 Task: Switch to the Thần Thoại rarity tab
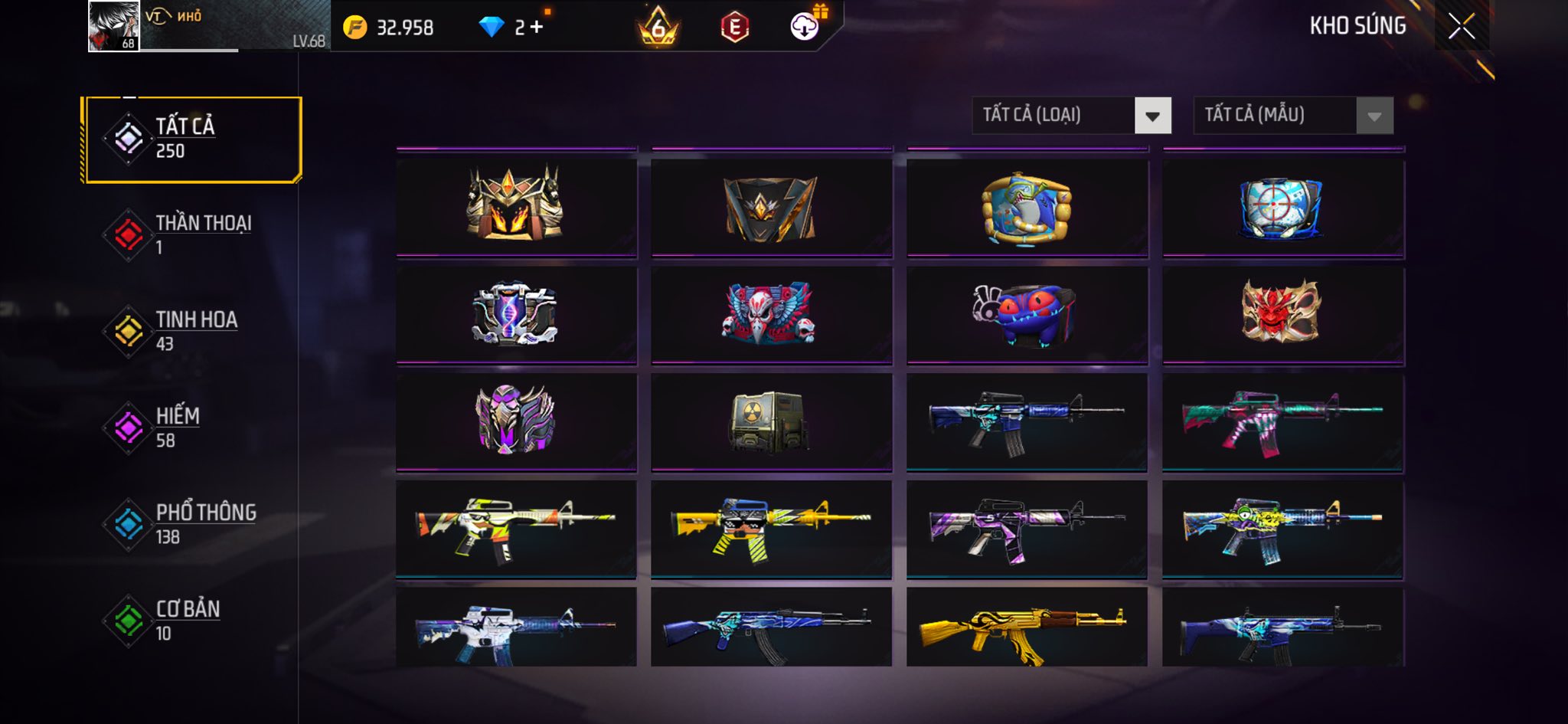click(x=193, y=234)
